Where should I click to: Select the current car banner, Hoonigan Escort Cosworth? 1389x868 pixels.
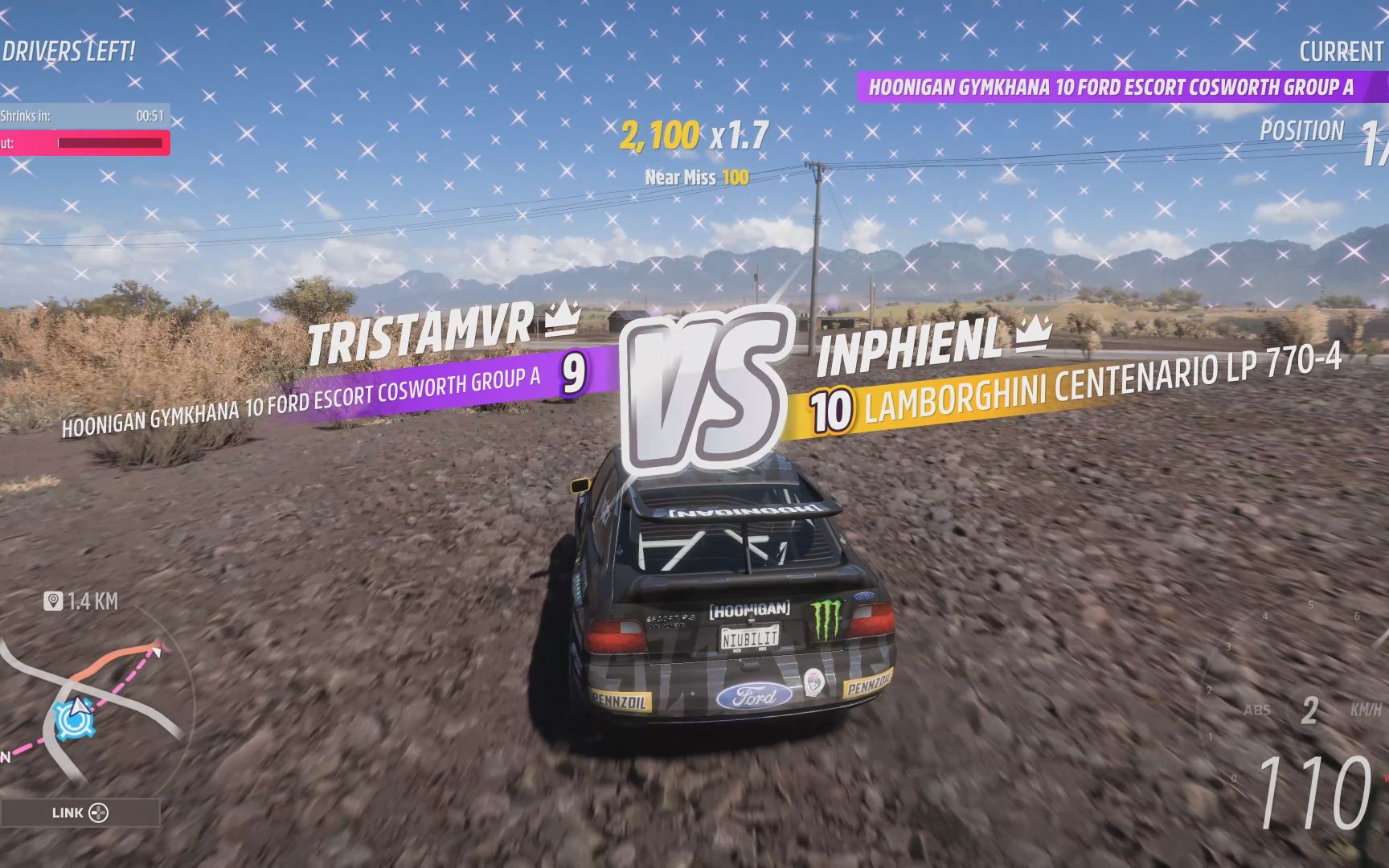(1112, 87)
